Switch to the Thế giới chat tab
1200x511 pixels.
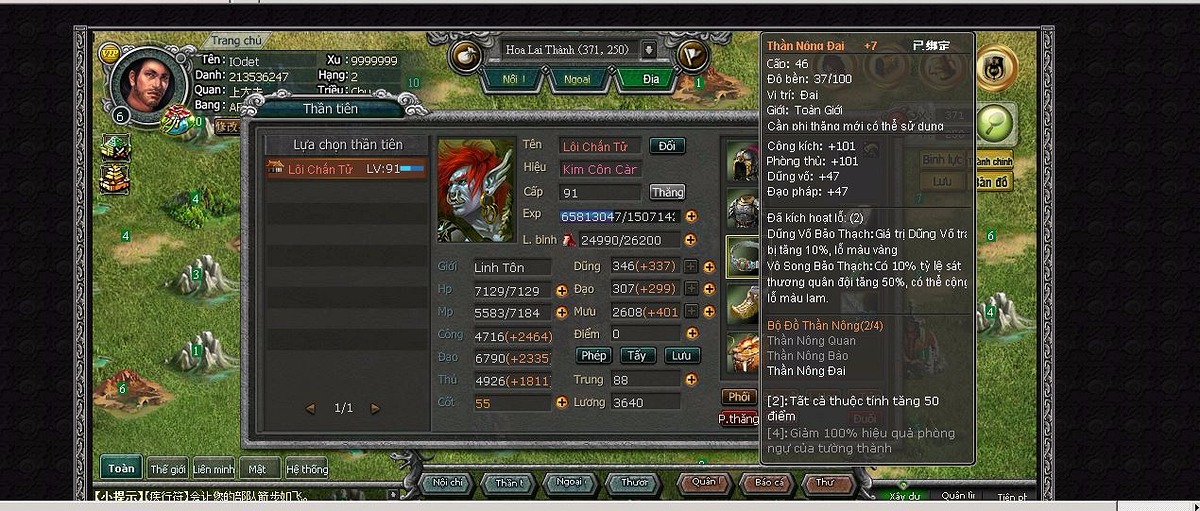[x=167, y=469]
